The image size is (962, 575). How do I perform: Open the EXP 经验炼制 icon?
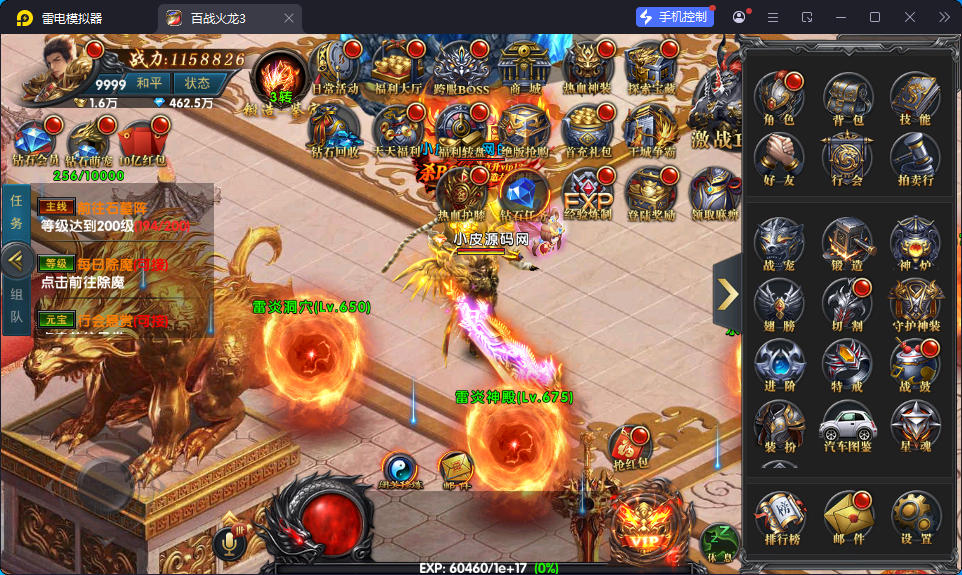coord(586,190)
